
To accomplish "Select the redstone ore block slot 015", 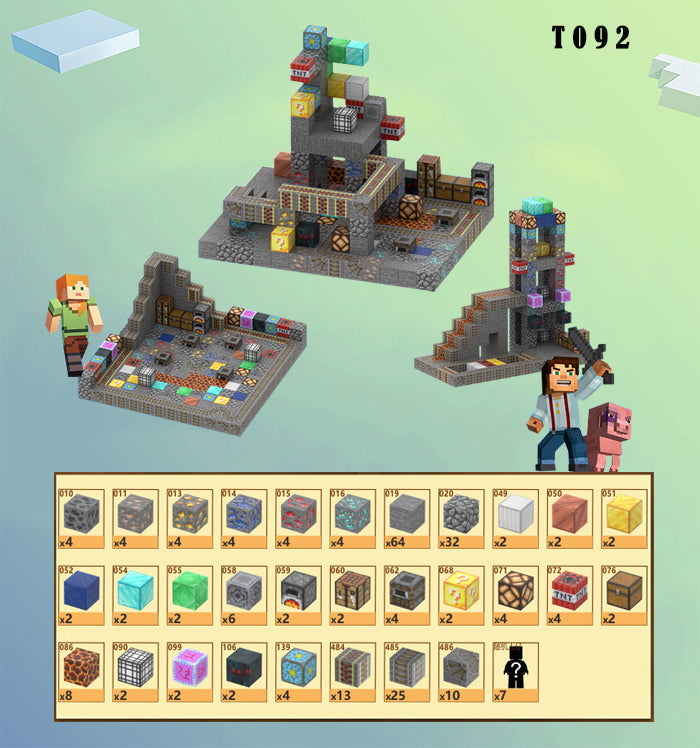I will 297,515.
